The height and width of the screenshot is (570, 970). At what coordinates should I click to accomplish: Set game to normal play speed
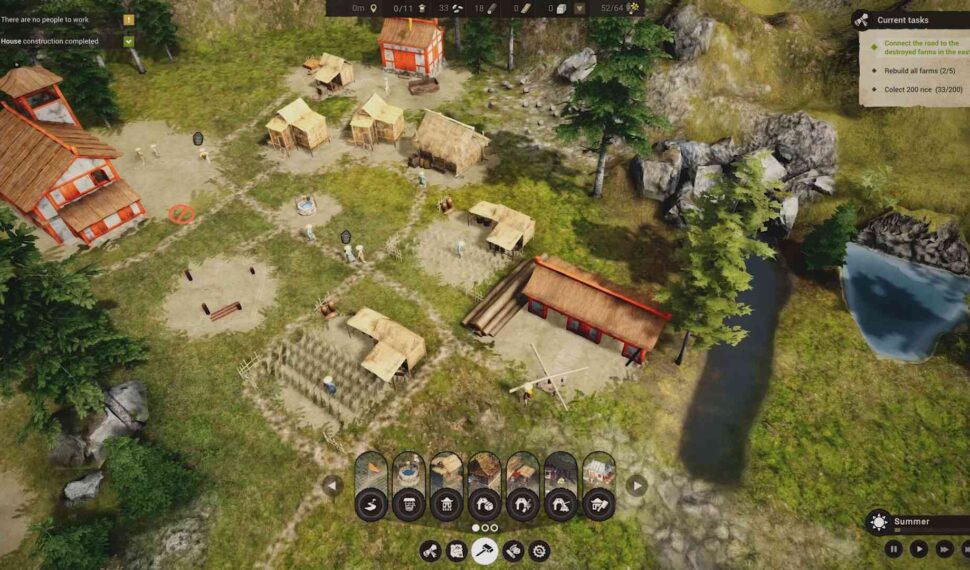918,548
